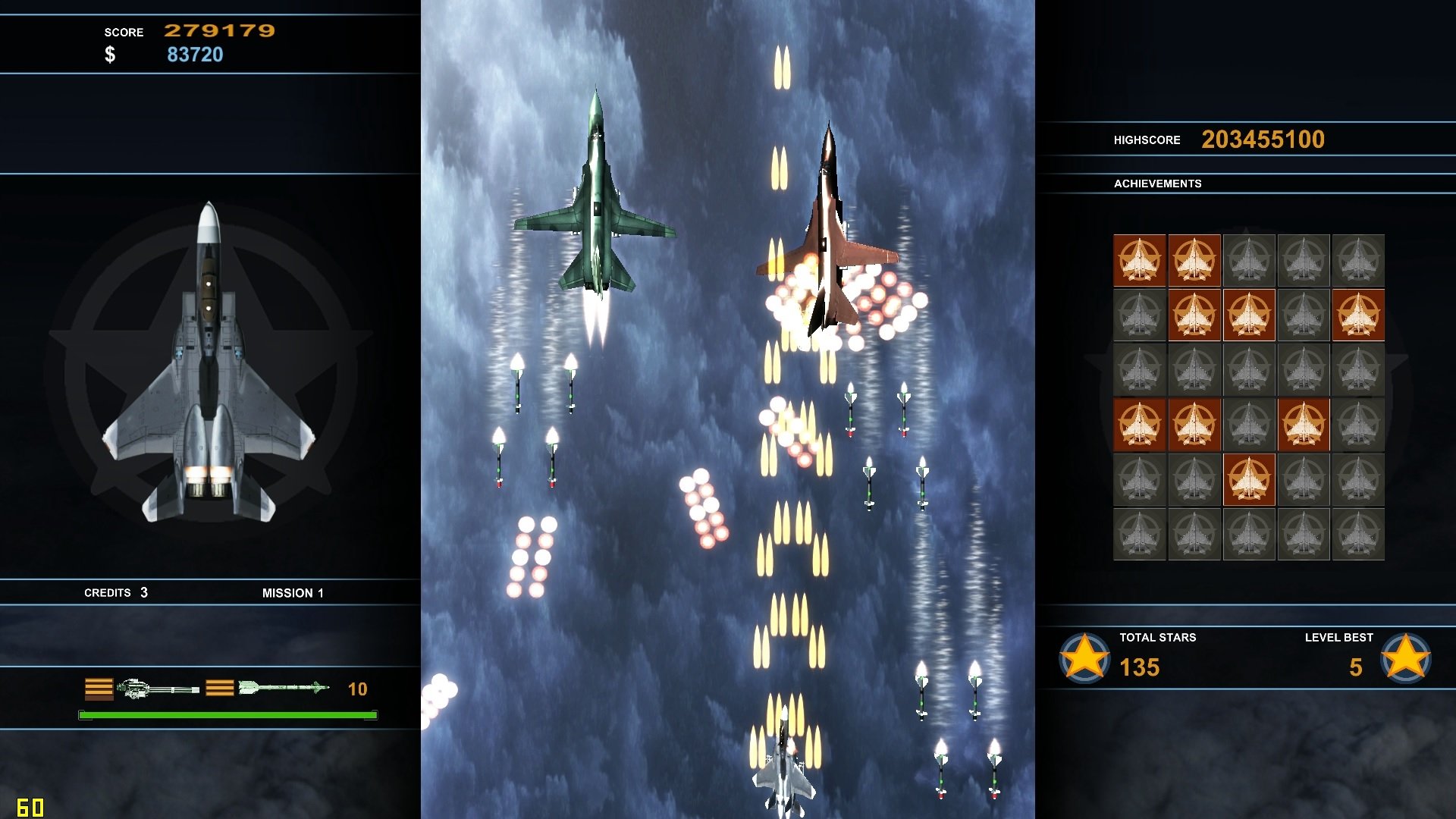Expand the ACHIEVEMENTS panel header
The image size is (1456, 819).
1158,183
